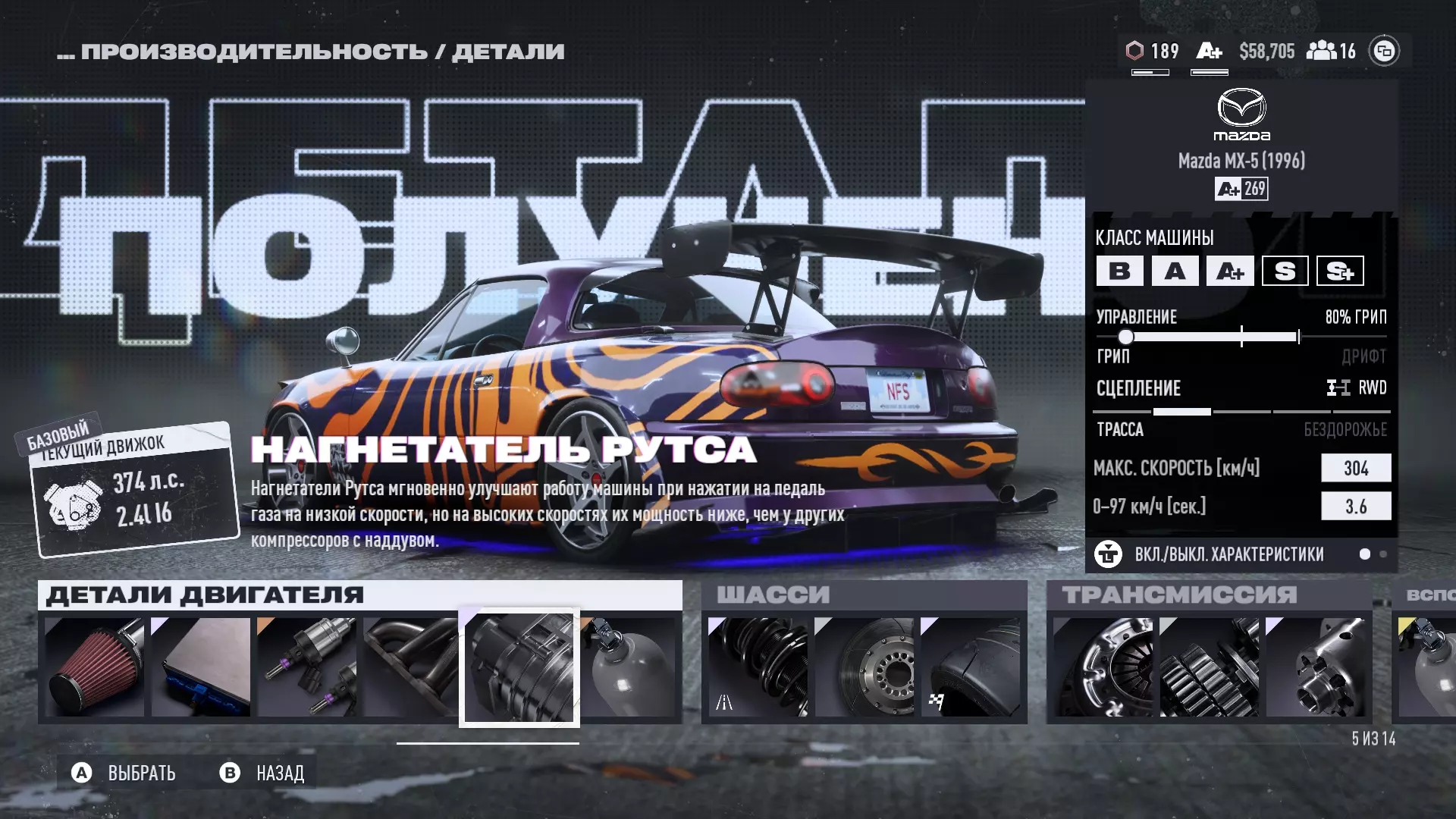Pick the gearbox gears part
Viewport: 1456px width, 819px height.
click(1210, 667)
